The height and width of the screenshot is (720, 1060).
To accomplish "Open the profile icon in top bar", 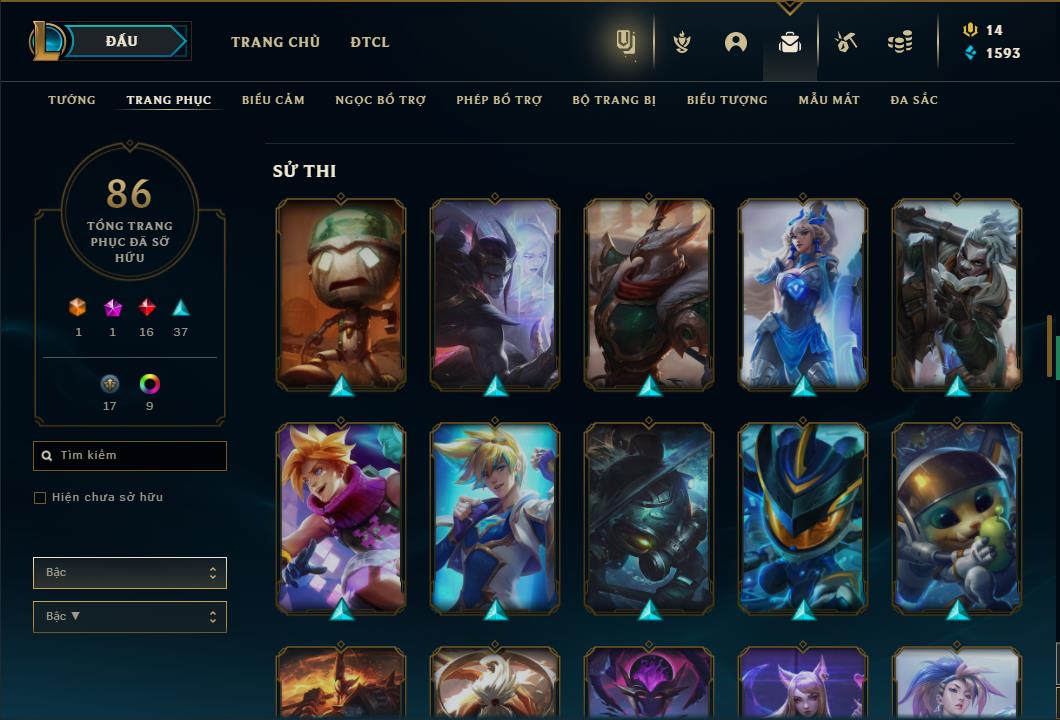I will [736, 42].
